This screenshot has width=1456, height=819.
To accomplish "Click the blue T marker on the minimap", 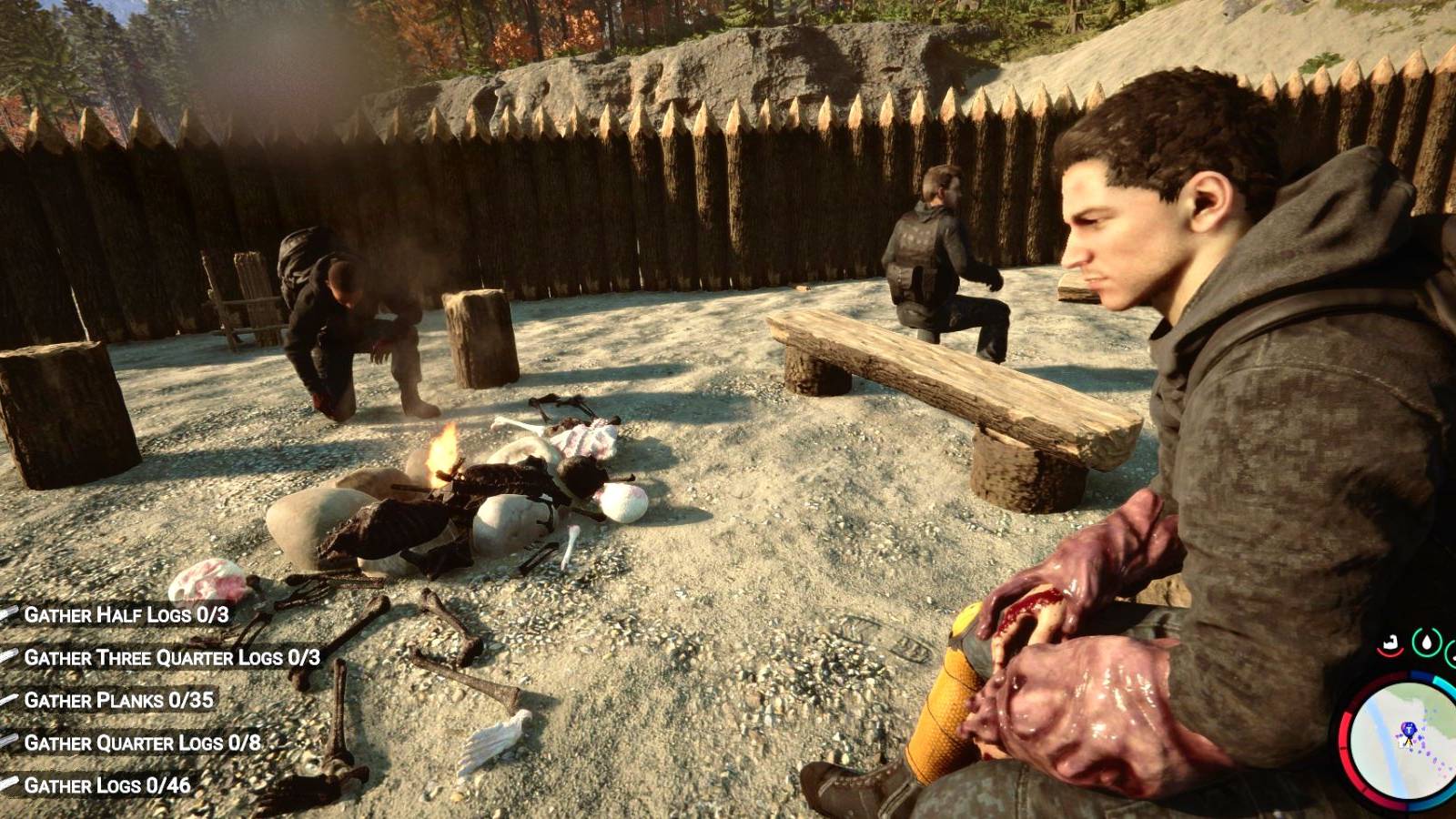I will pos(1409,729).
